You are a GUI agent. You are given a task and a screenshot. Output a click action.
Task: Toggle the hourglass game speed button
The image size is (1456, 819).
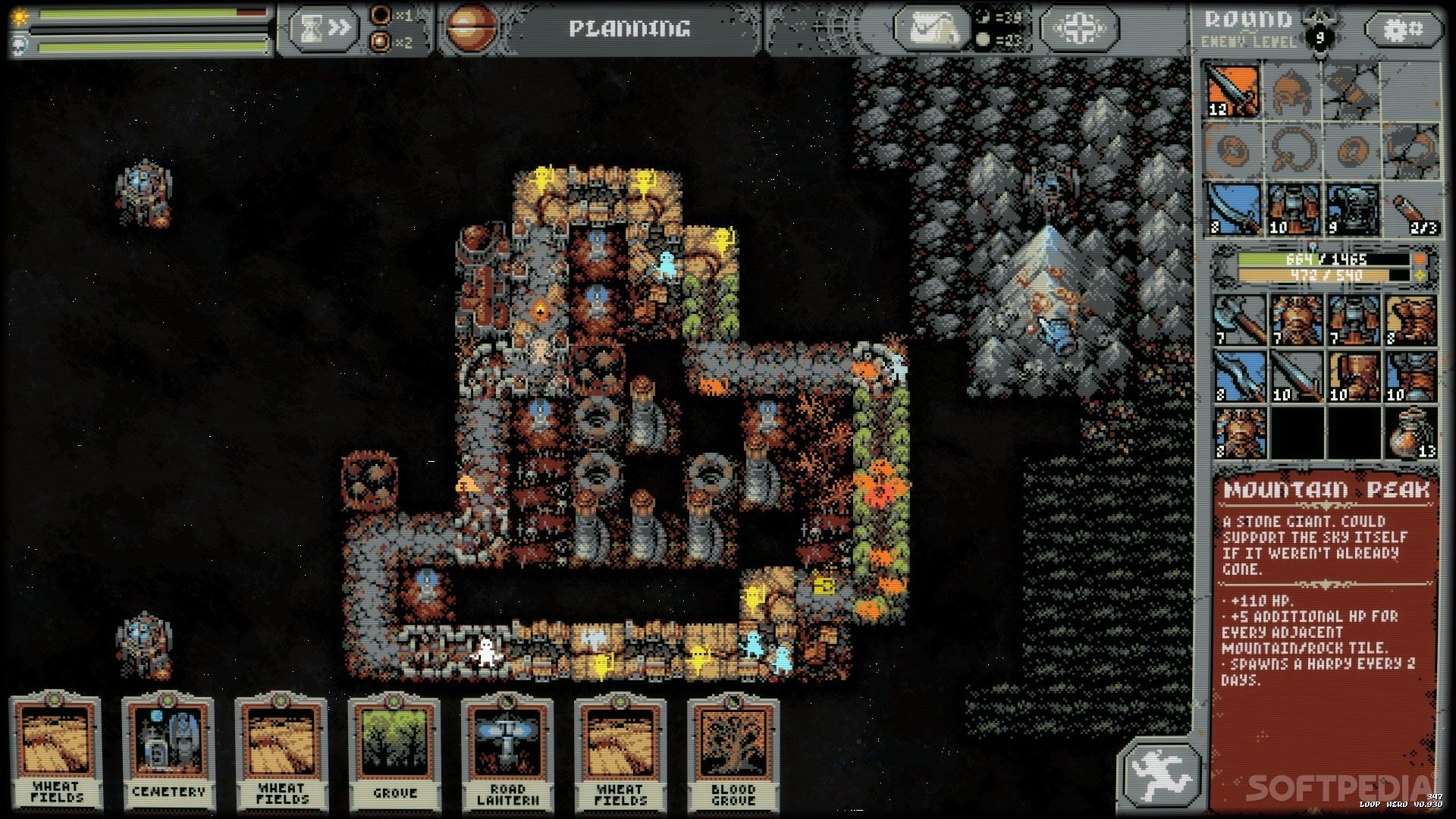coord(321,29)
